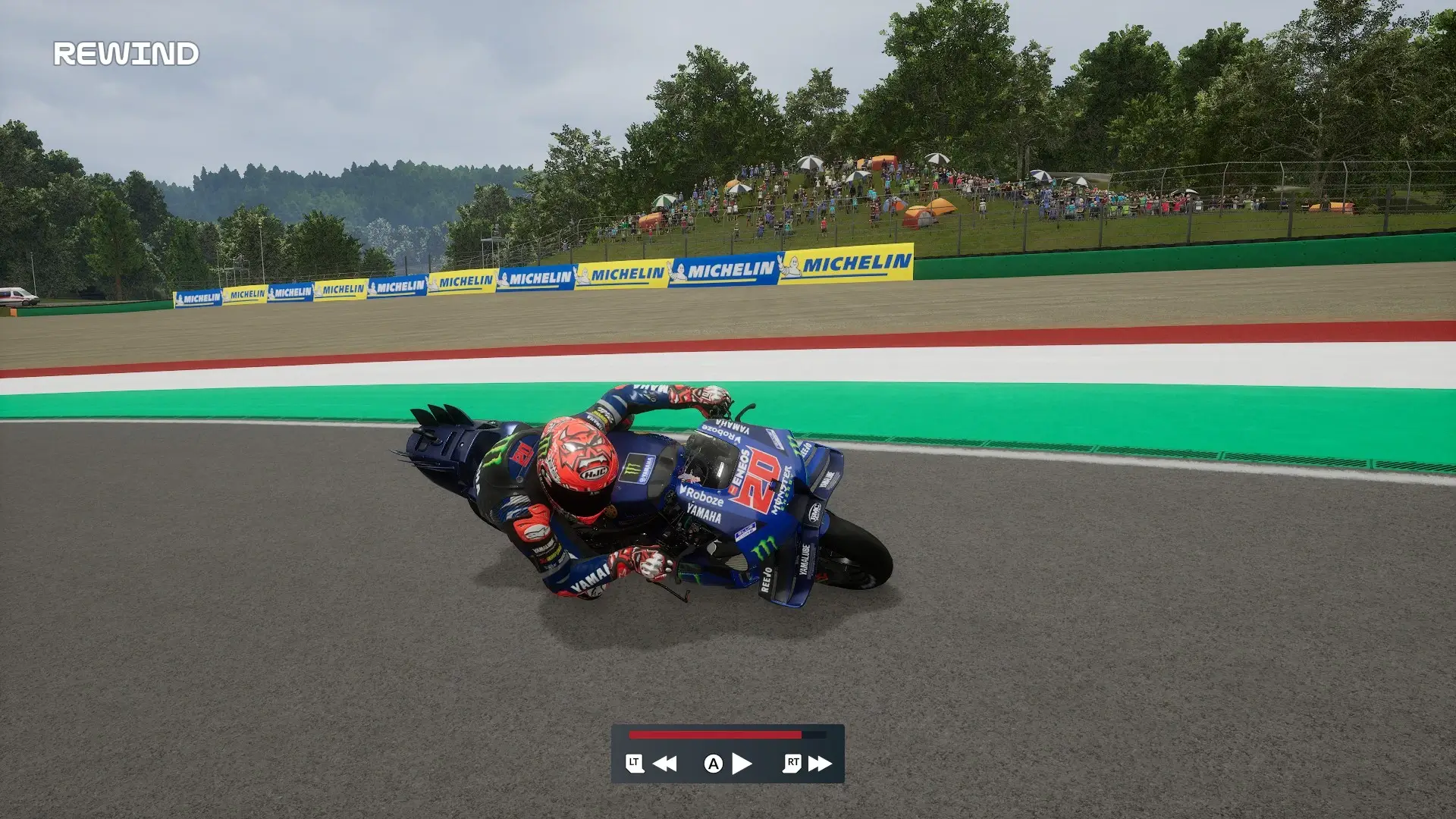The image size is (1456, 819).
Task: Click the fast-forward double-arrow icon
Action: (x=820, y=764)
